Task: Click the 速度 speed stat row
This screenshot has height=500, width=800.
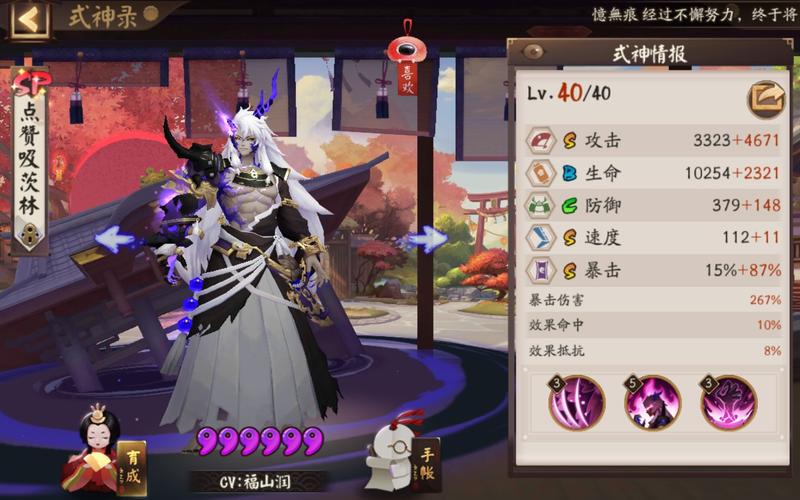Action: [653, 237]
